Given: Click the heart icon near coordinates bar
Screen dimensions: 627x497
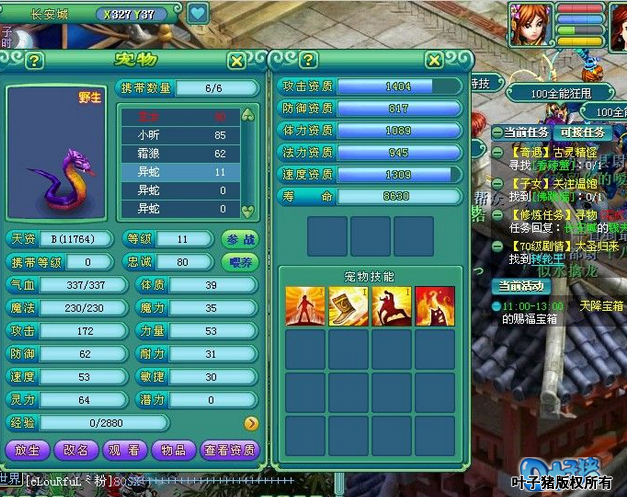Looking at the screenshot, I should coord(197,14).
